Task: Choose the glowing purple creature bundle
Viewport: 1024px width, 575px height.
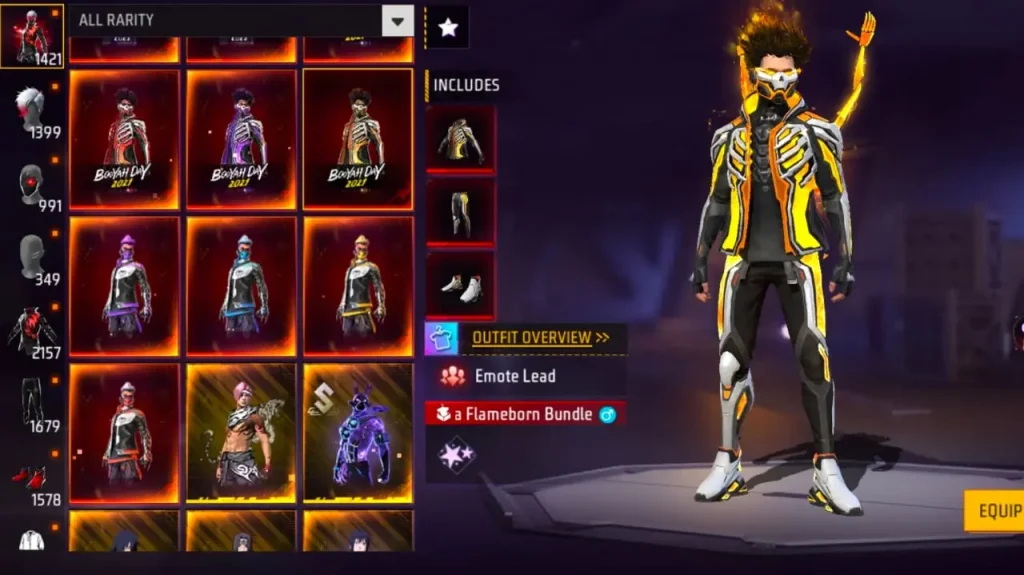Action: click(x=358, y=432)
